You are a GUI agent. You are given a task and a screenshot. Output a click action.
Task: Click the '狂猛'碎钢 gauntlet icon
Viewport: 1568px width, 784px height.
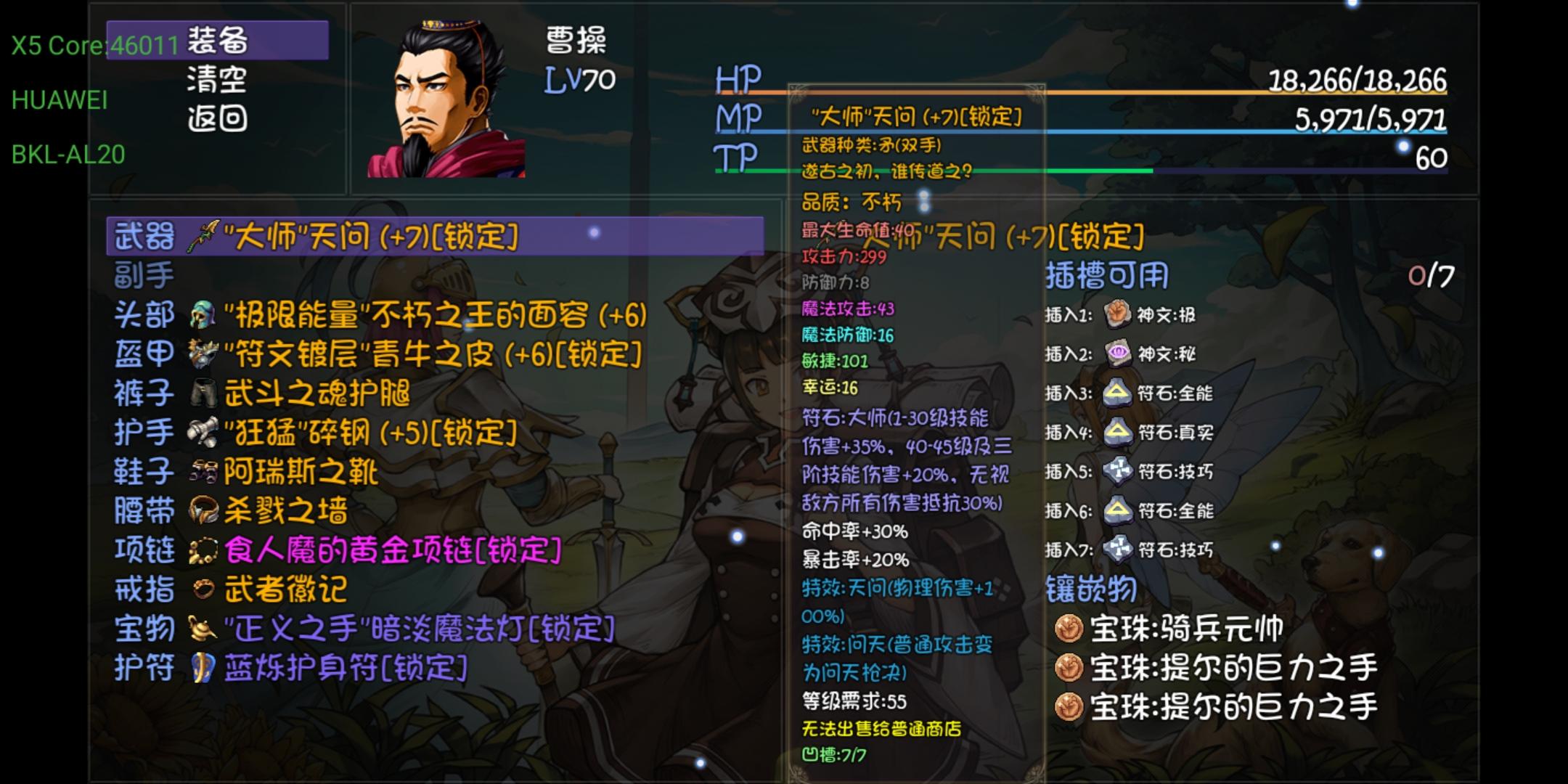(x=205, y=433)
